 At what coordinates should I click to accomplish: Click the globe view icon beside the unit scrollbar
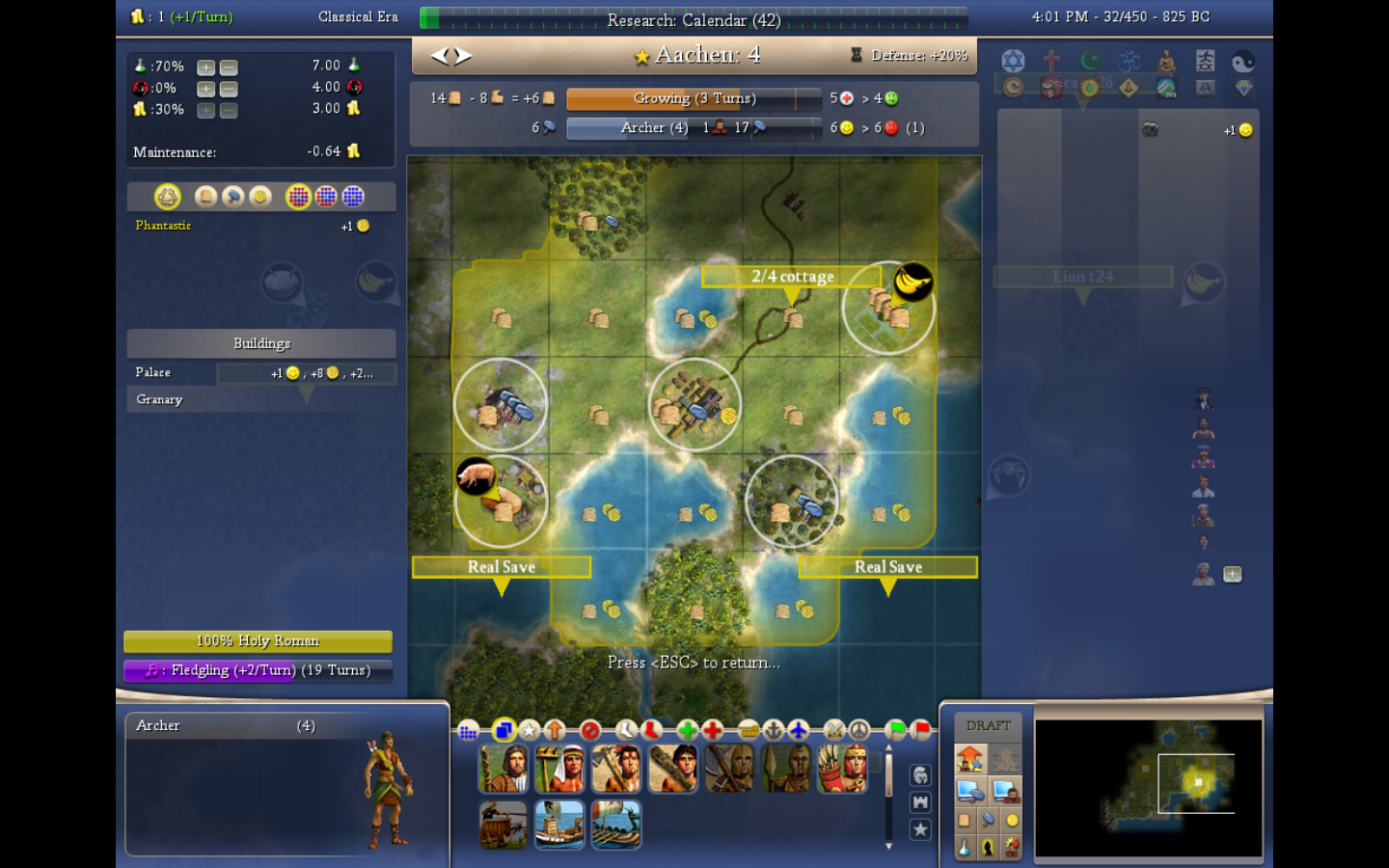921,773
